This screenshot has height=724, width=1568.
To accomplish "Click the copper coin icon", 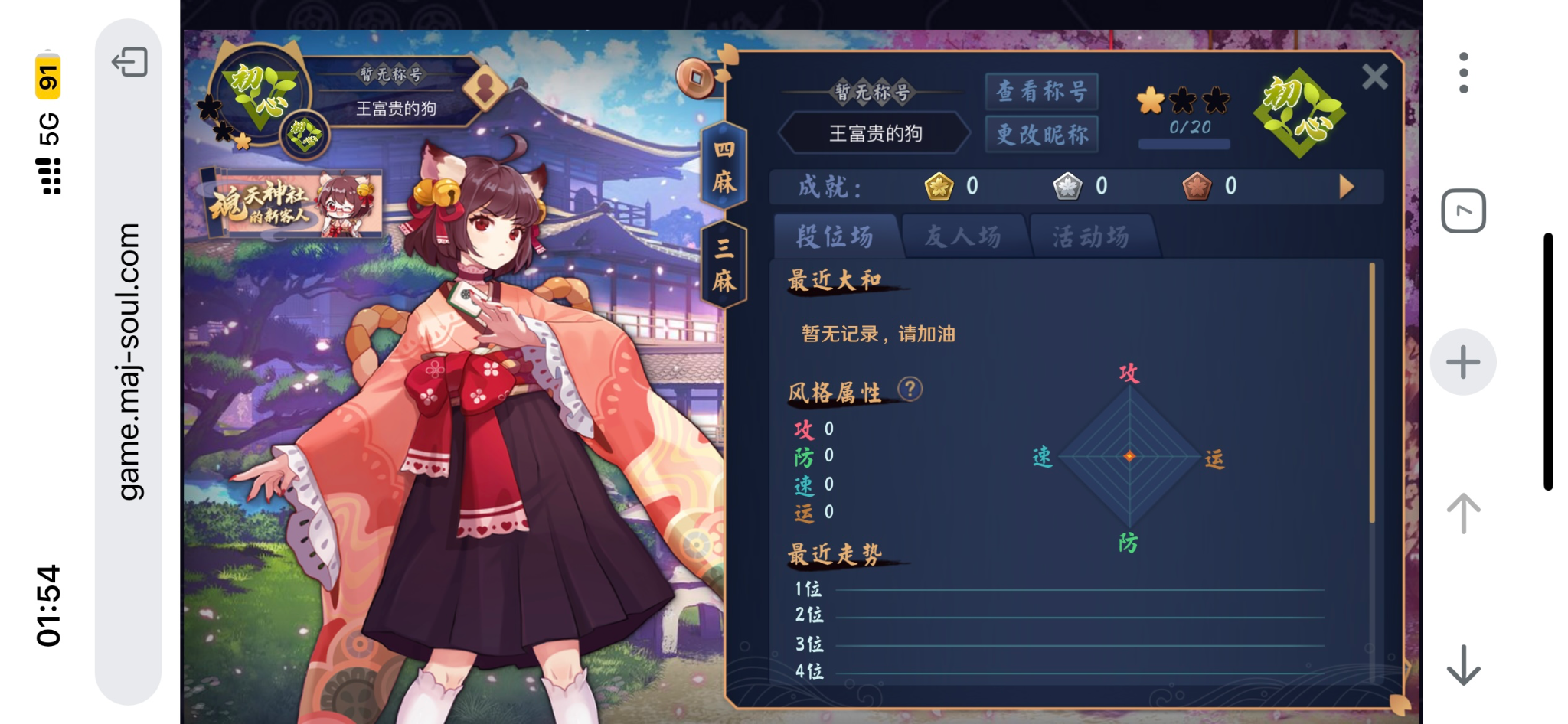I will point(694,78).
